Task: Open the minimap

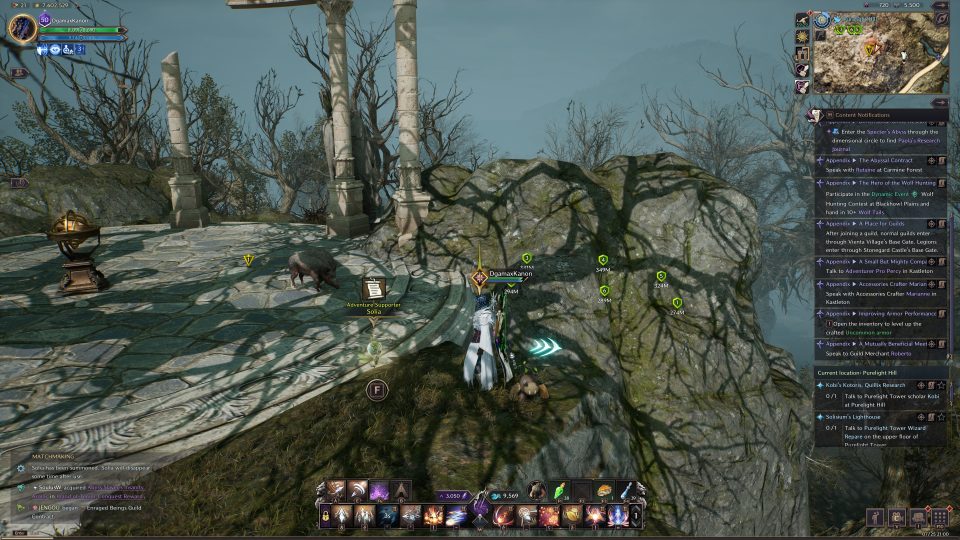Action: pyautogui.click(x=880, y=52)
